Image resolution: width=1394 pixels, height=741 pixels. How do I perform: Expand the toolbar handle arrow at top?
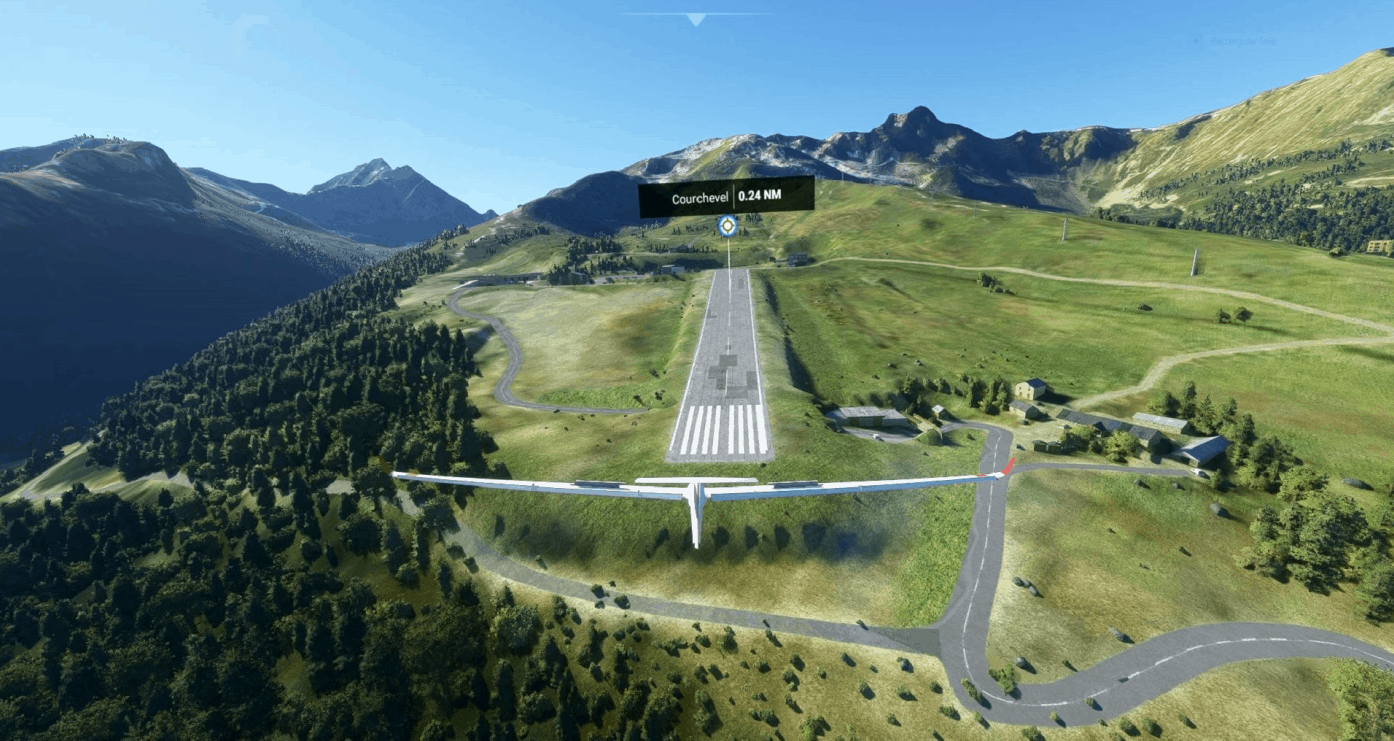(696, 19)
